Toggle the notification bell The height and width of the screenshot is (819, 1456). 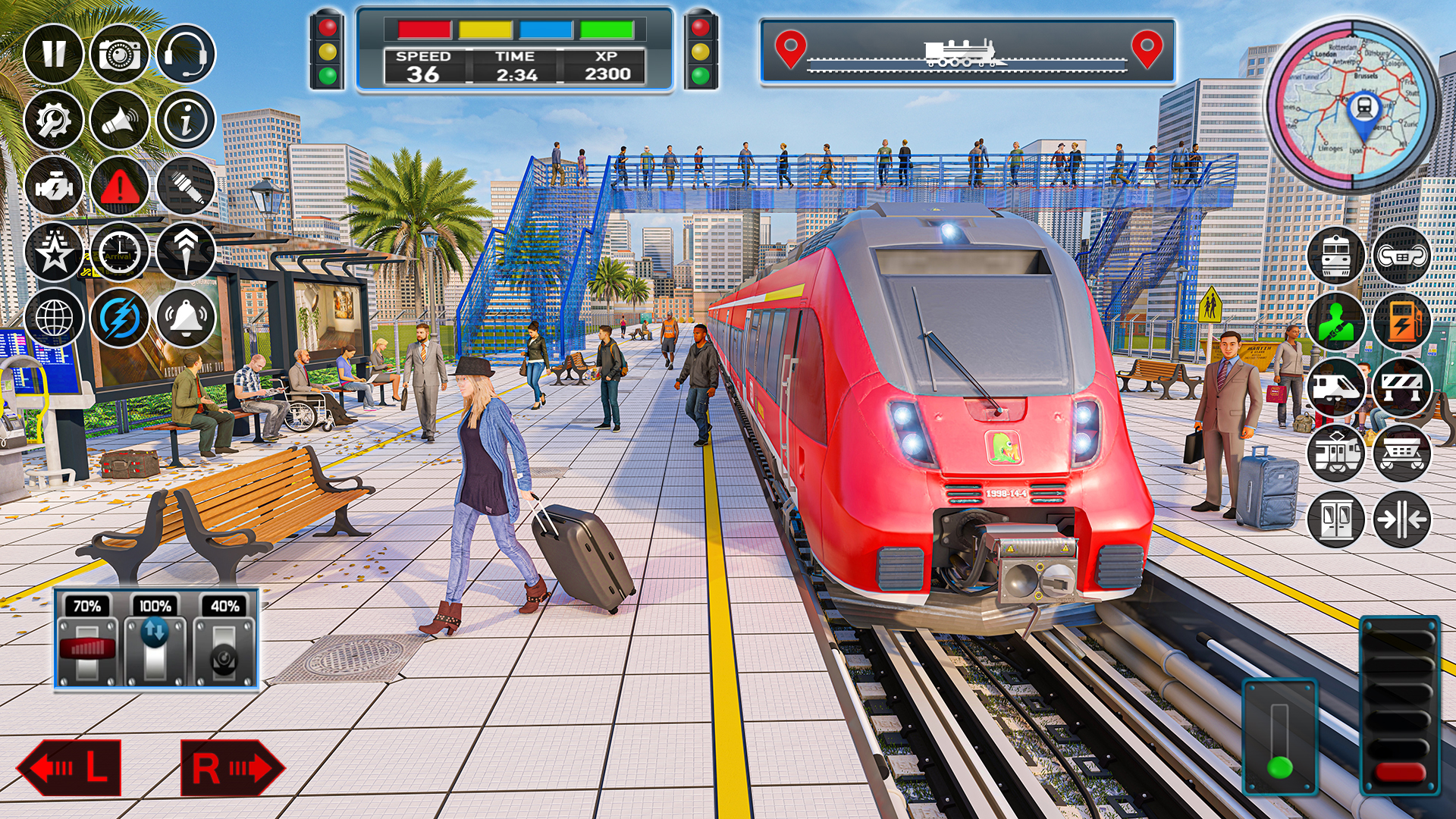pos(186,318)
